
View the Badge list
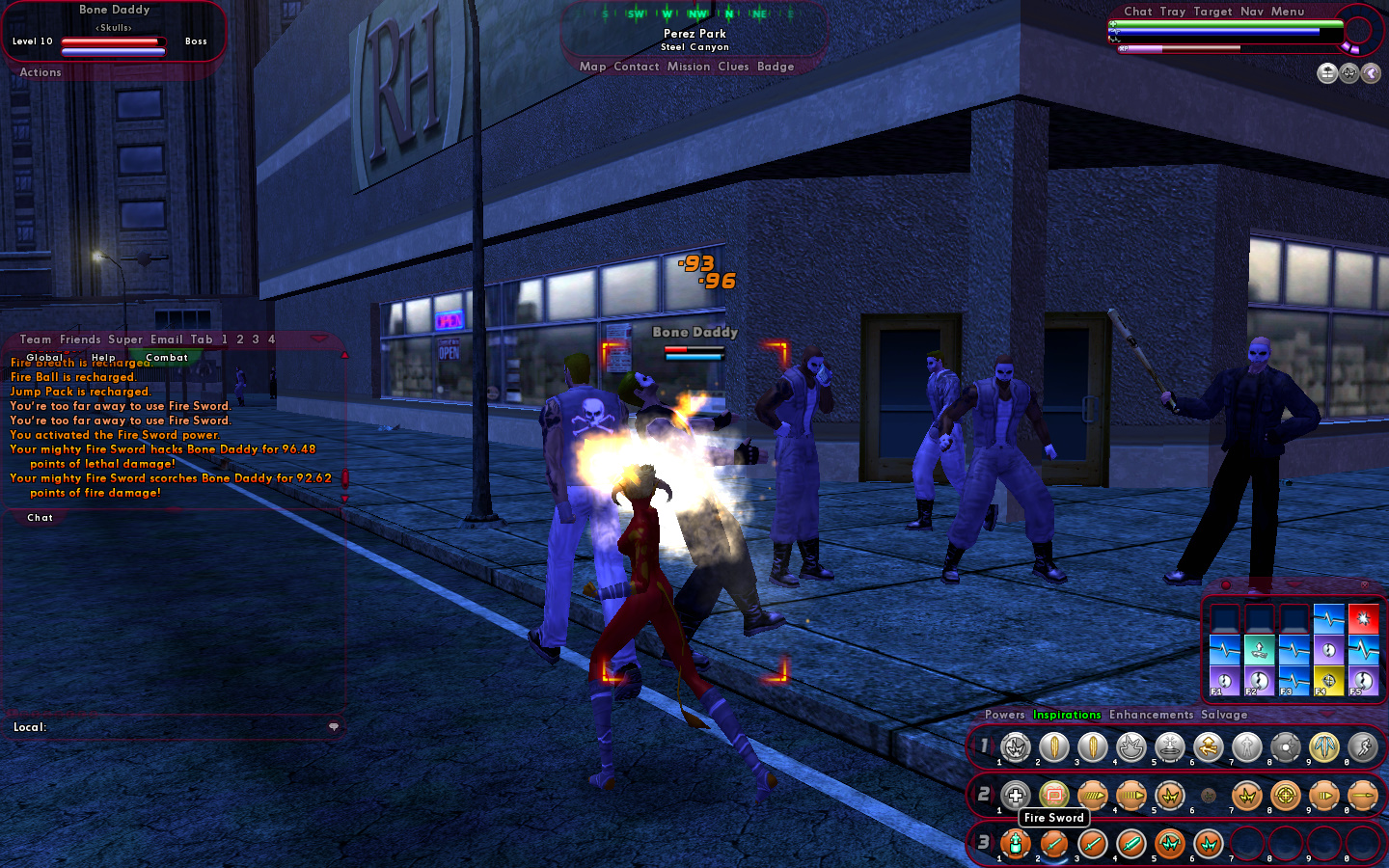point(776,67)
